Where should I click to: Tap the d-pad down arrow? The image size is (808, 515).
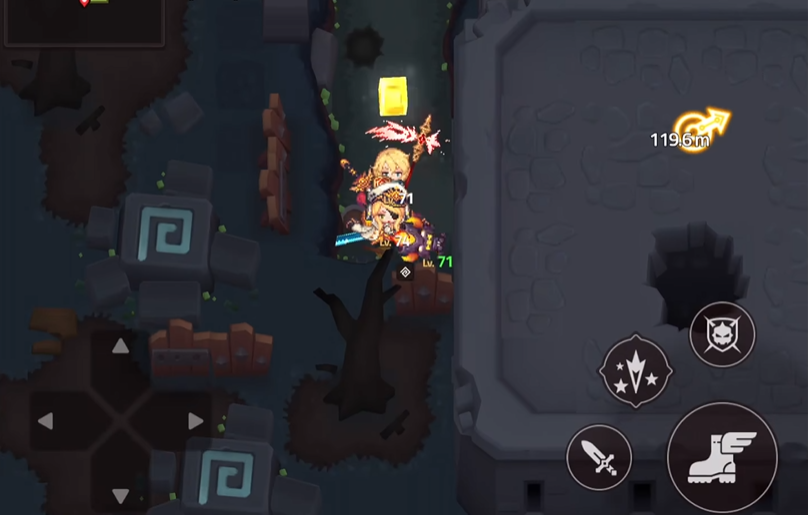click(120, 495)
